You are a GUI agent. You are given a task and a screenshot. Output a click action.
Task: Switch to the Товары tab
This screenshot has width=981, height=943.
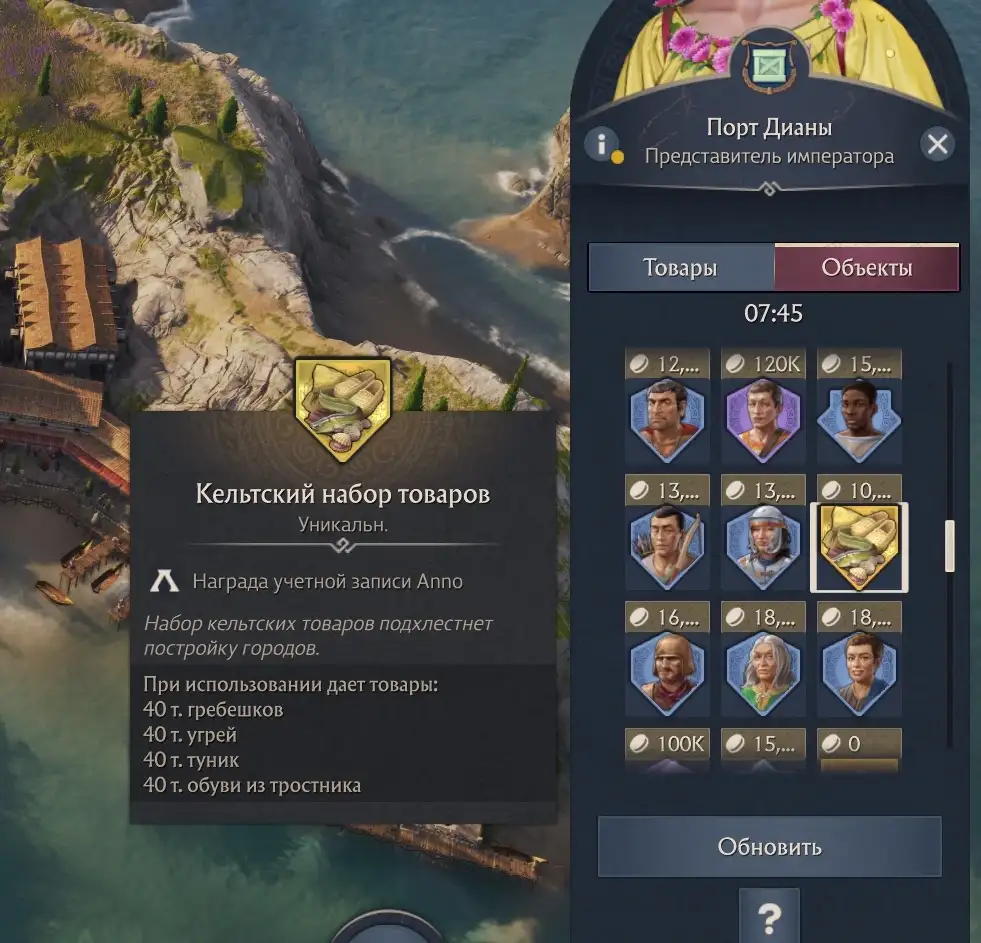[680, 268]
